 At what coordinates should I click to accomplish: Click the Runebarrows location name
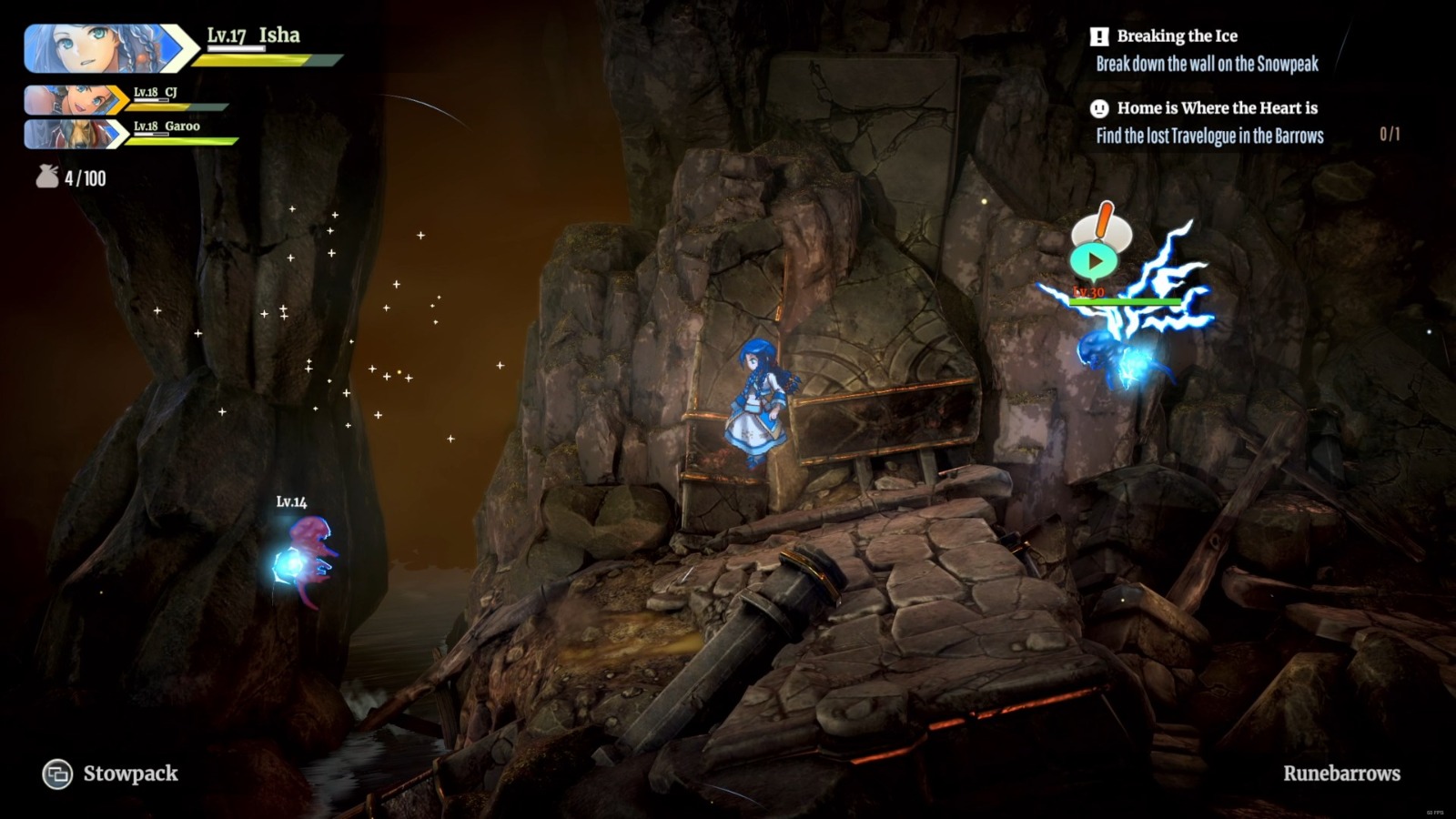tap(1341, 773)
